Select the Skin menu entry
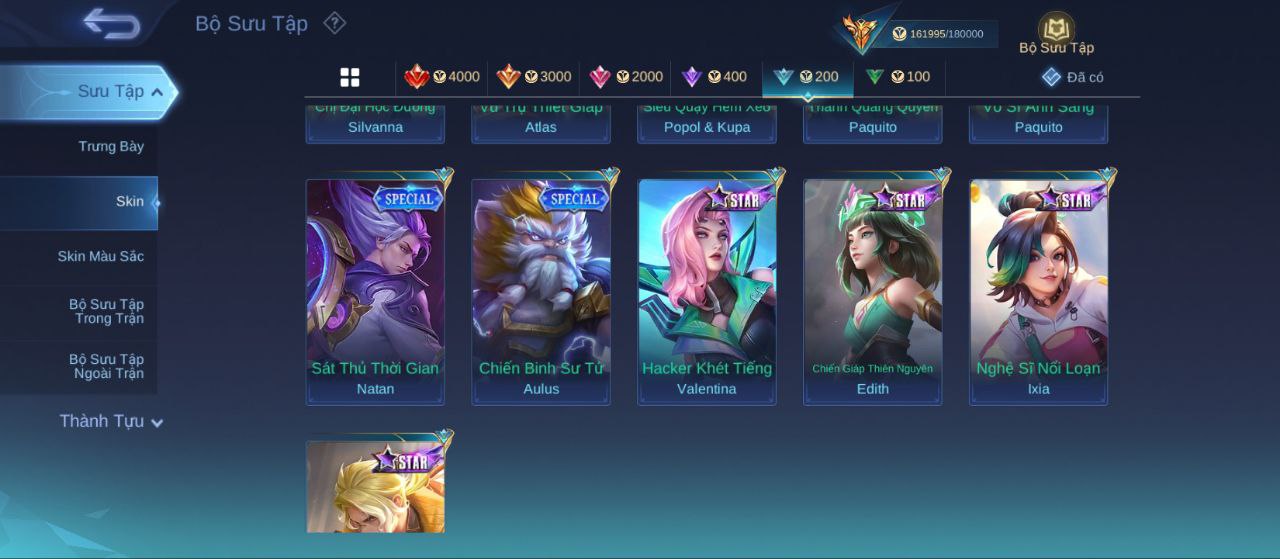The height and width of the screenshot is (559, 1280). pyautogui.click(x=129, y=202)
